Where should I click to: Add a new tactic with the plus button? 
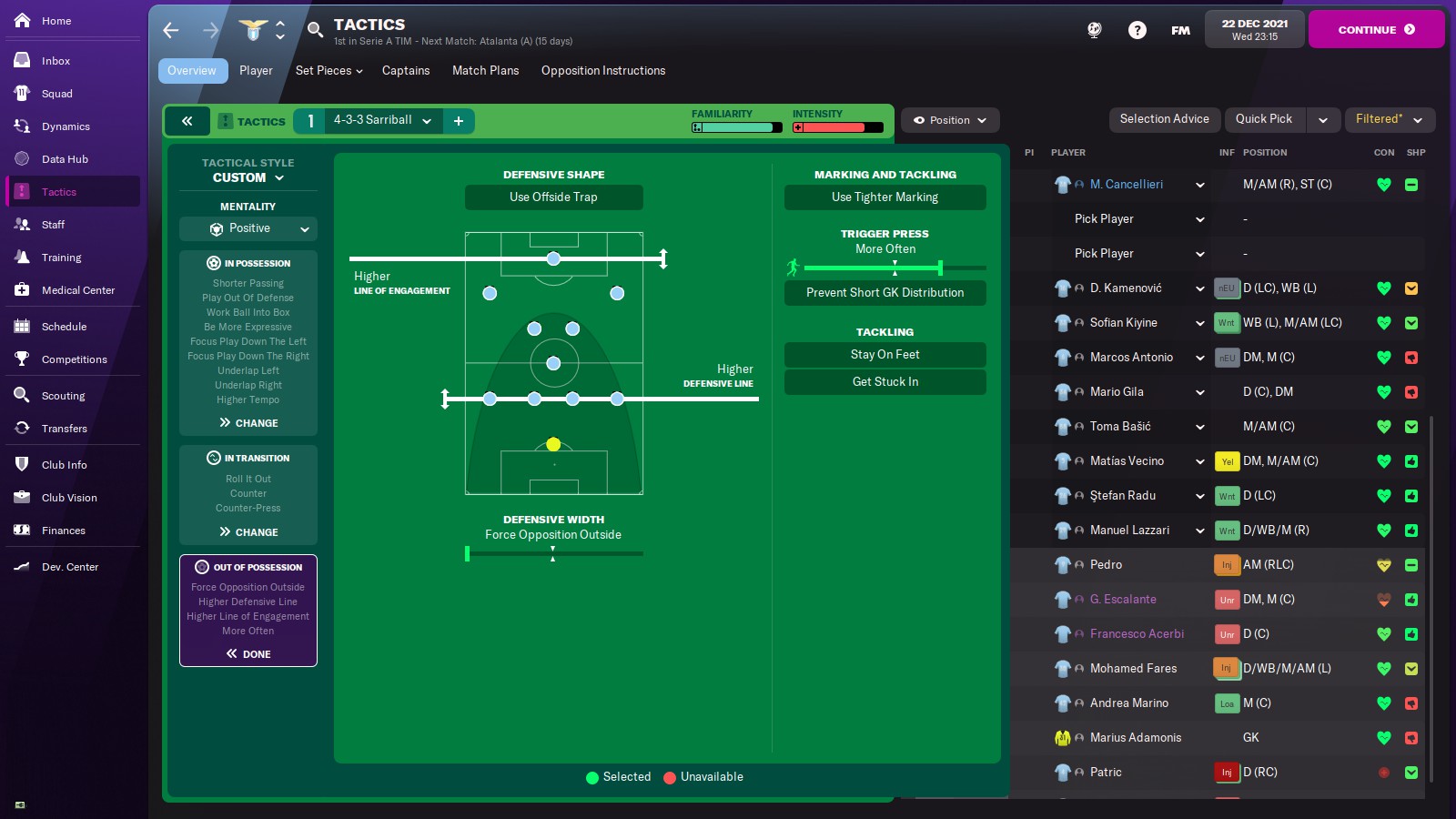pyautogui.click(x=459, y=120)
